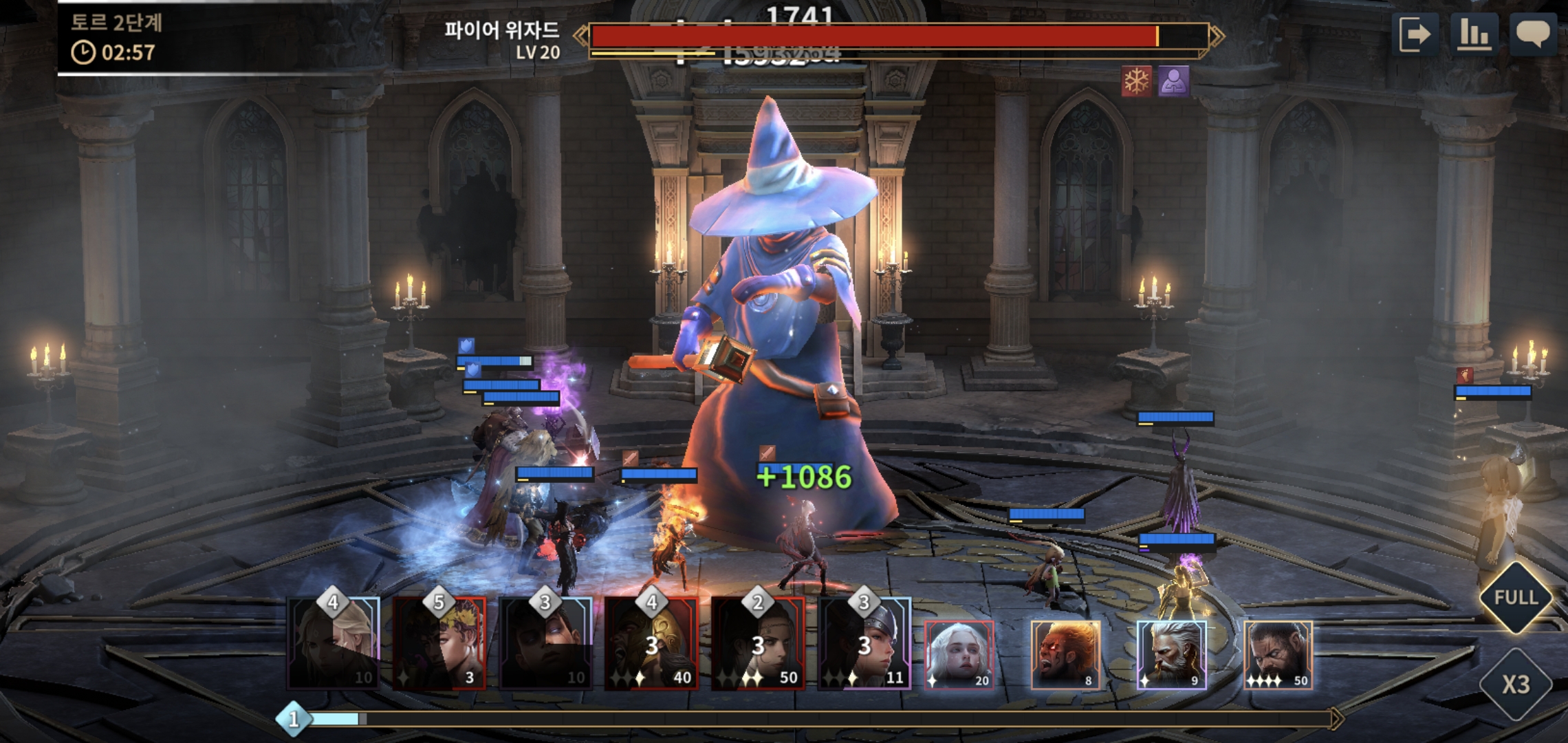
Task: Inspect the purple hooded figure status icon
Action: click(1173, 81)
